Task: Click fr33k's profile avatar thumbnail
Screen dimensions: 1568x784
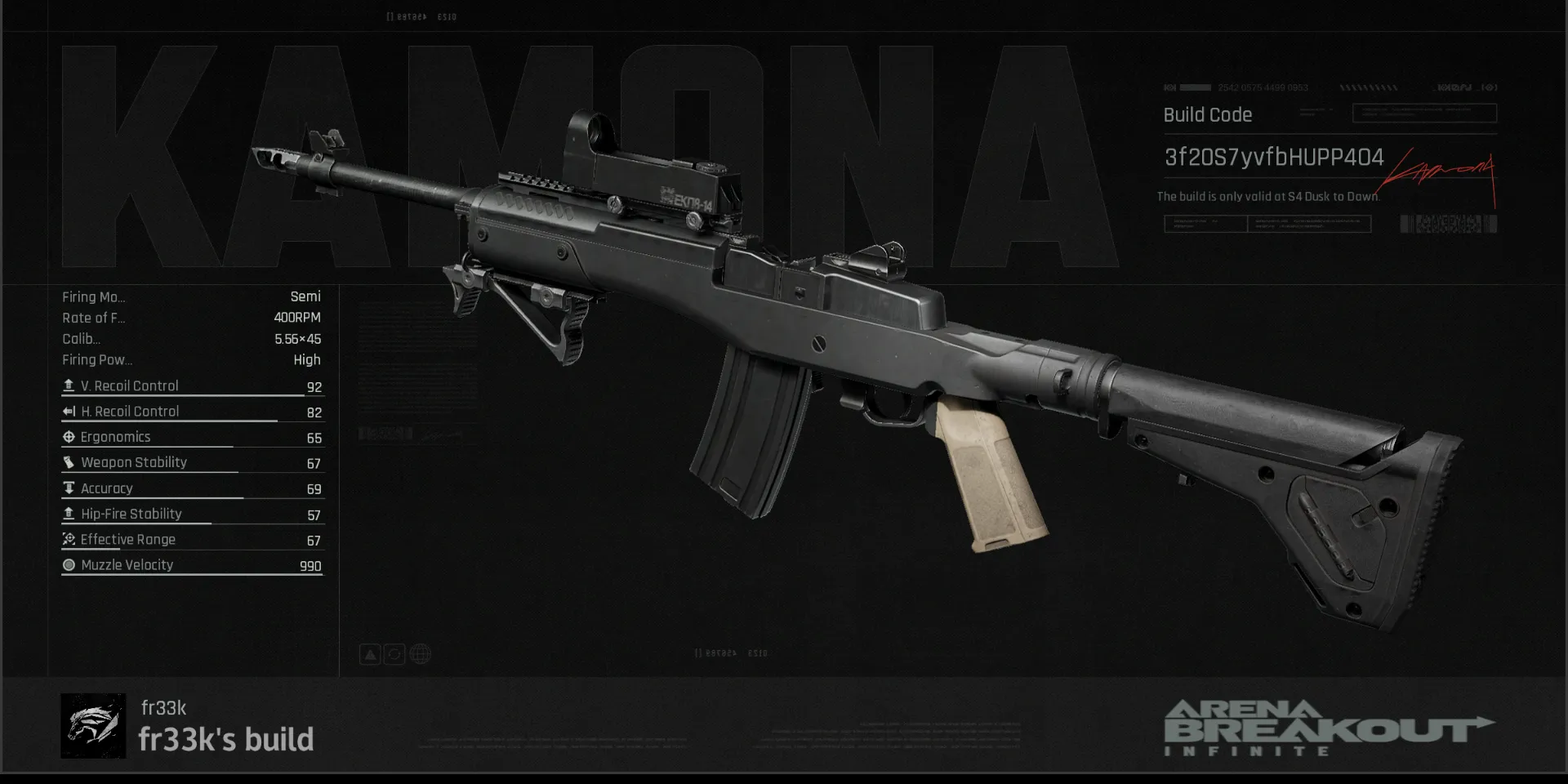Action: (94, 725)
